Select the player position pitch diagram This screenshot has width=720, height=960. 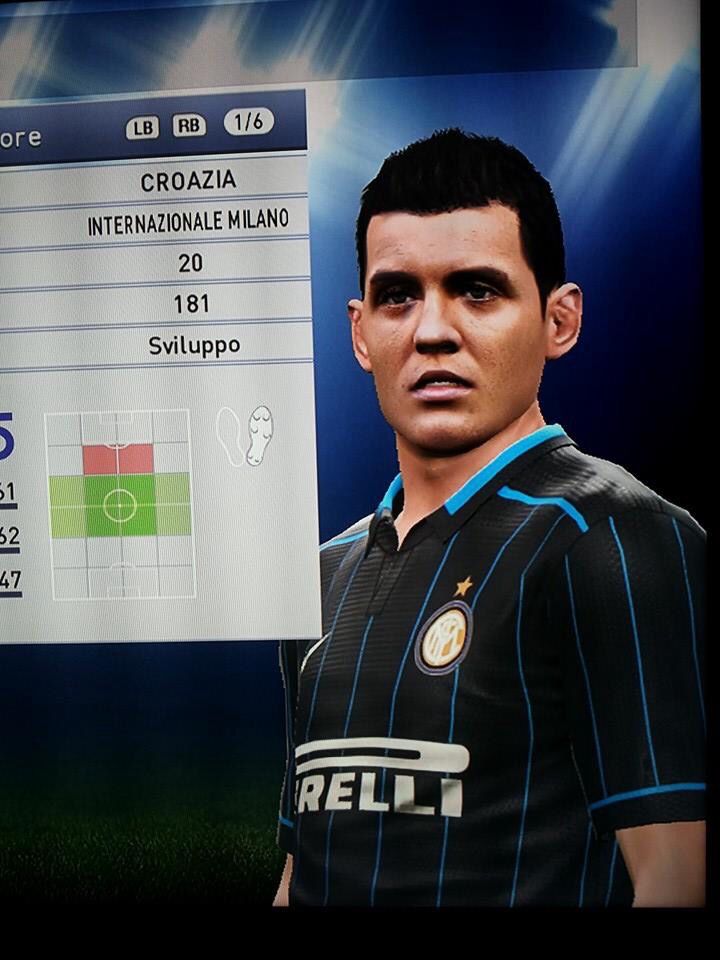coord(119,504)
